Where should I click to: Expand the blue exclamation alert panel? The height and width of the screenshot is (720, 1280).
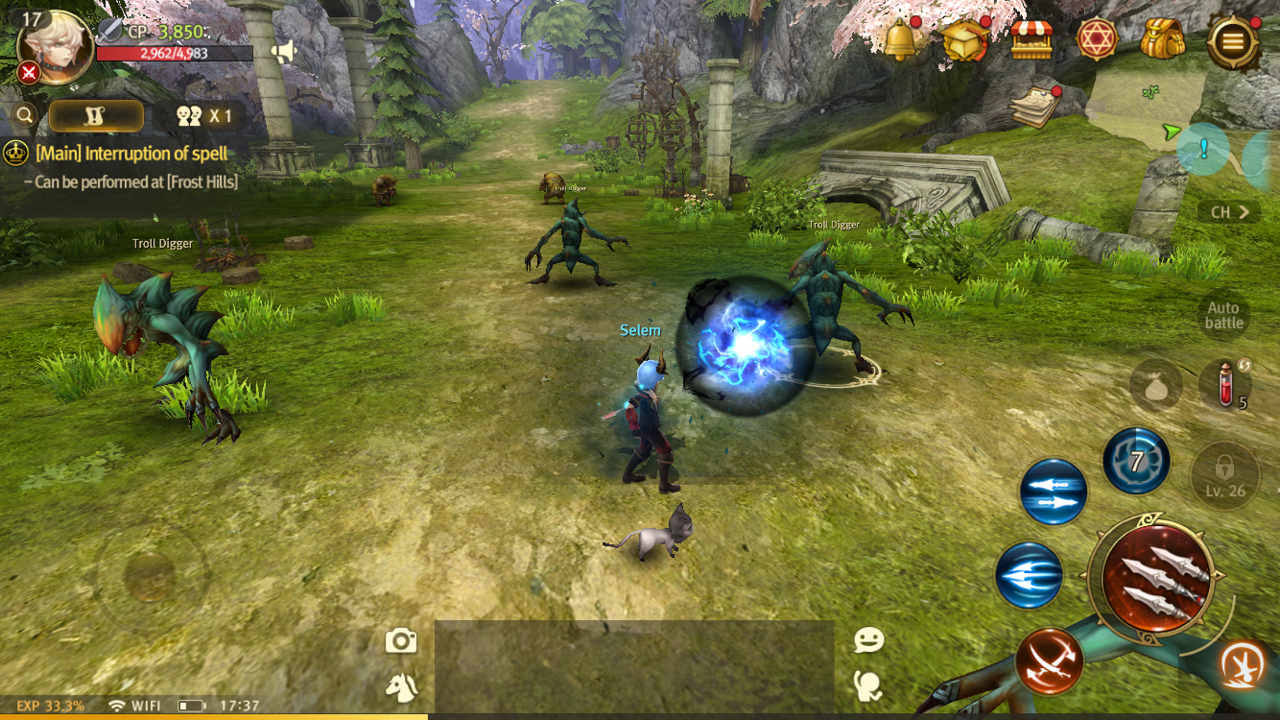(1203, 148)
